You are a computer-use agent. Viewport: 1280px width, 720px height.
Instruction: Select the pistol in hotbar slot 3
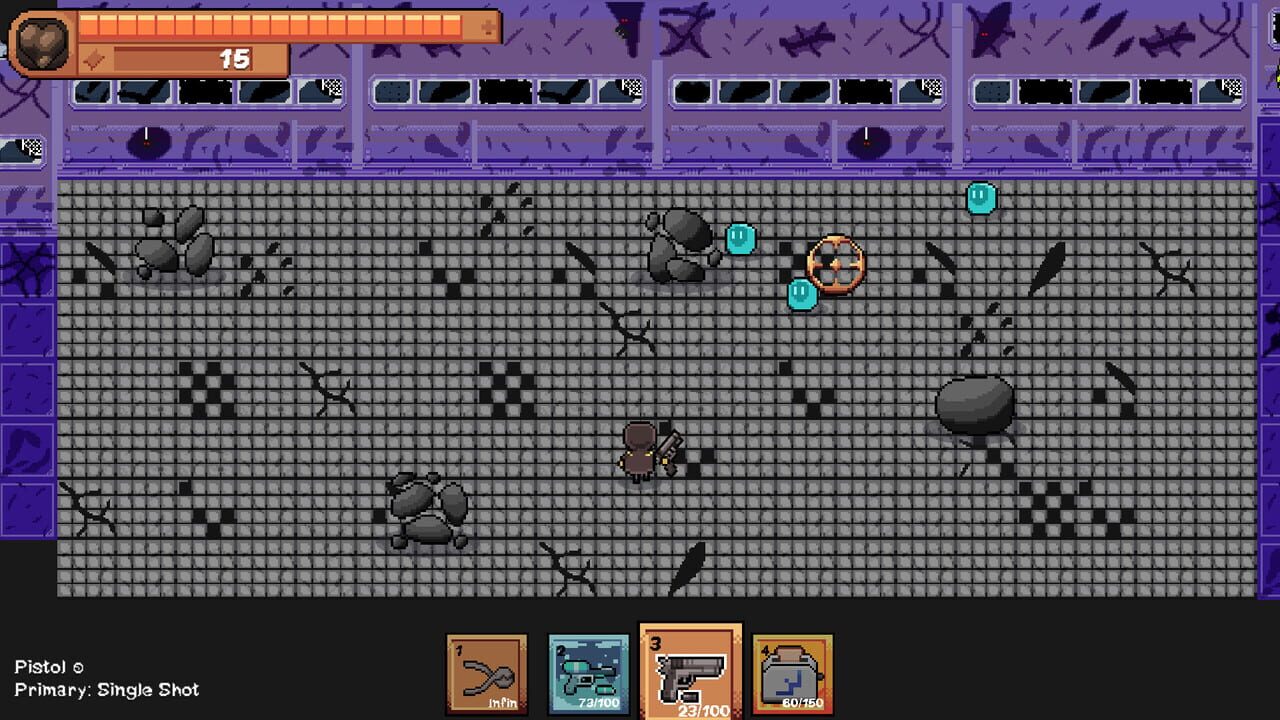click(690, 672)
